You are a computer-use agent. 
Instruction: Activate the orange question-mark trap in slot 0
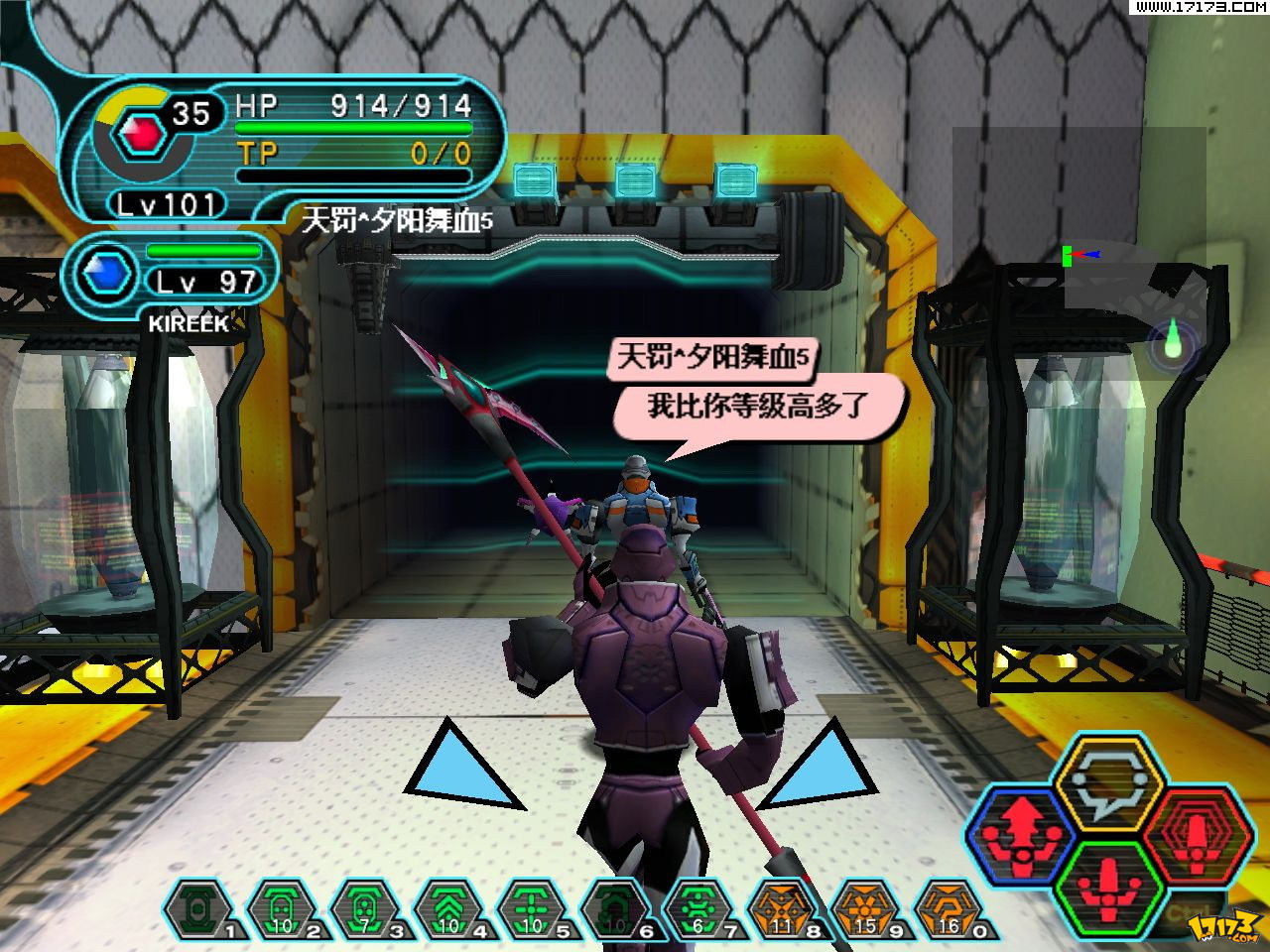tap(948, 909)
